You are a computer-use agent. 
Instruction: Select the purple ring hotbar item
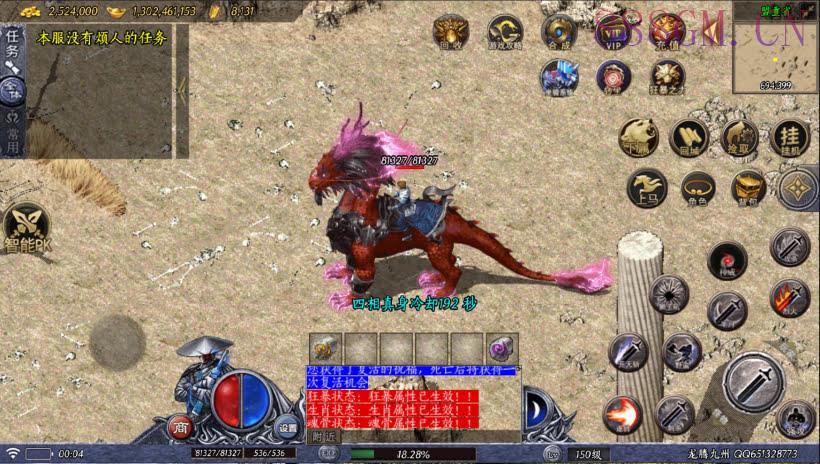click(x=501, y=347)
